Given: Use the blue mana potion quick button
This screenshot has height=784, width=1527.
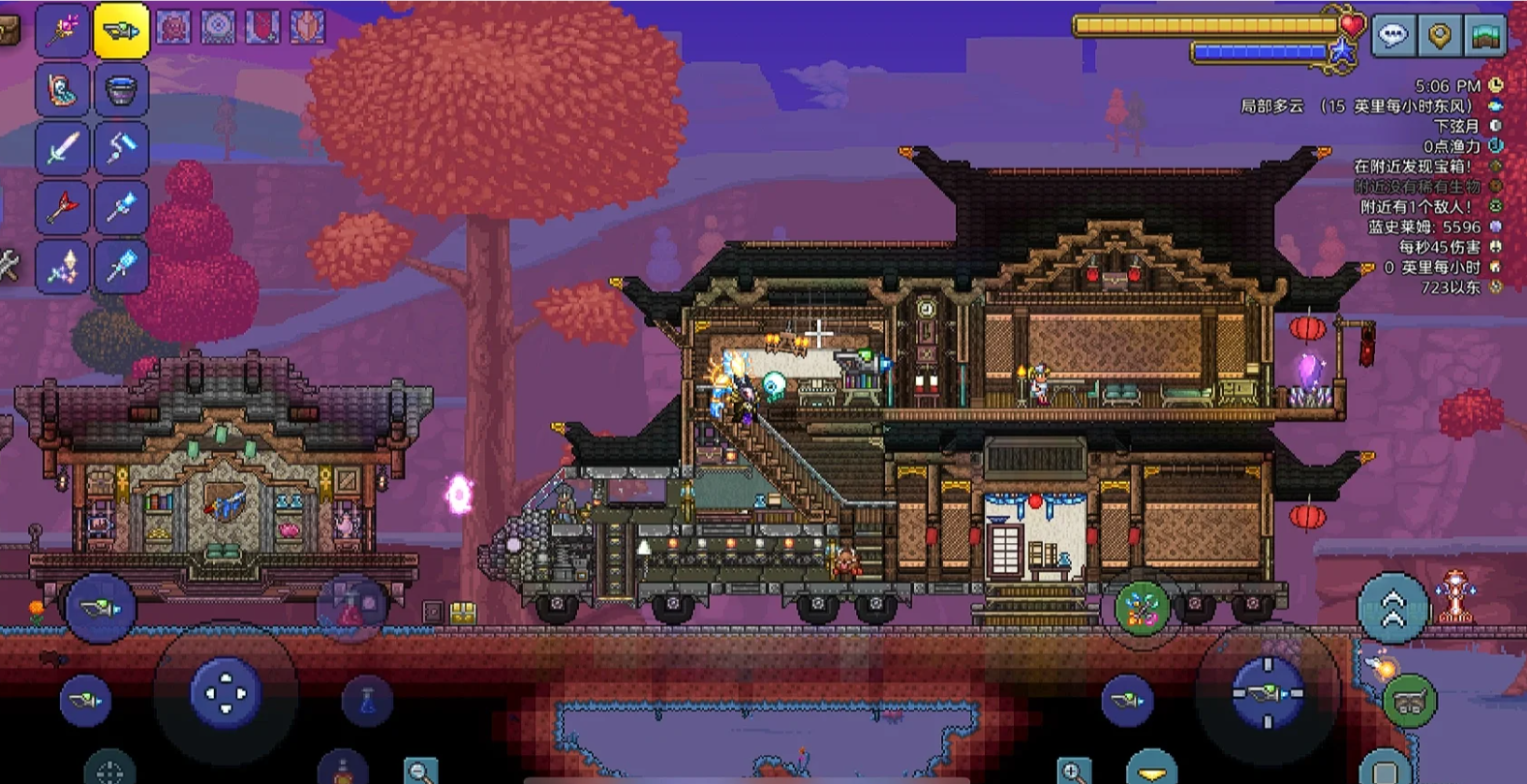Looking at the screenshot, I should (368, 701).
